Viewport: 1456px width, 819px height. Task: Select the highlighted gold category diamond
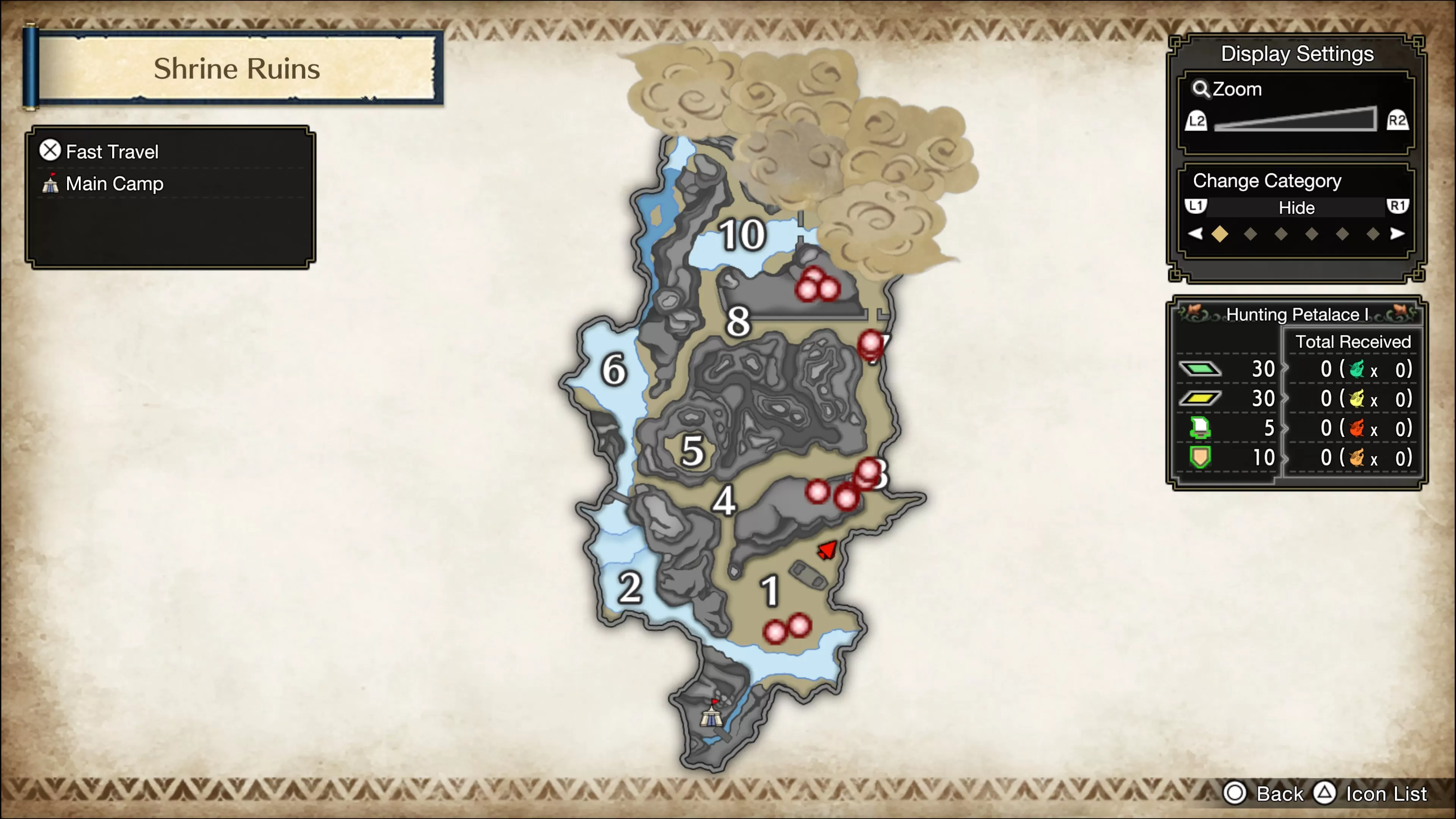[x=1220, y=234]
